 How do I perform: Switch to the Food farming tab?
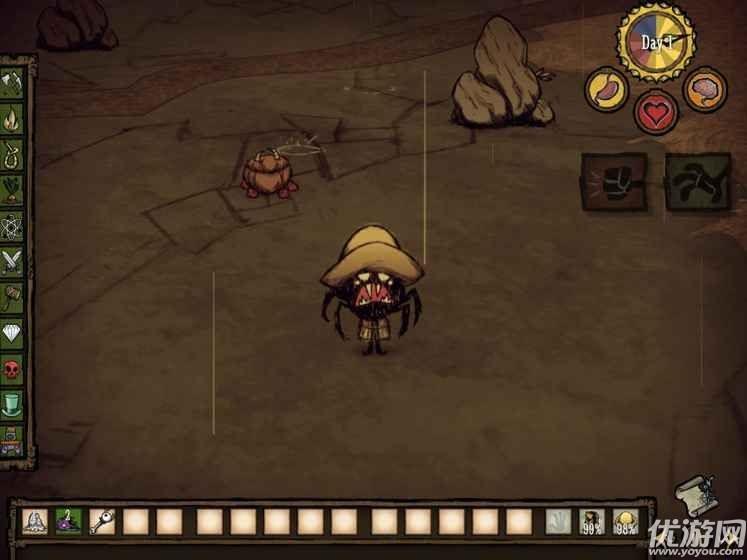[x=13, y=190]
